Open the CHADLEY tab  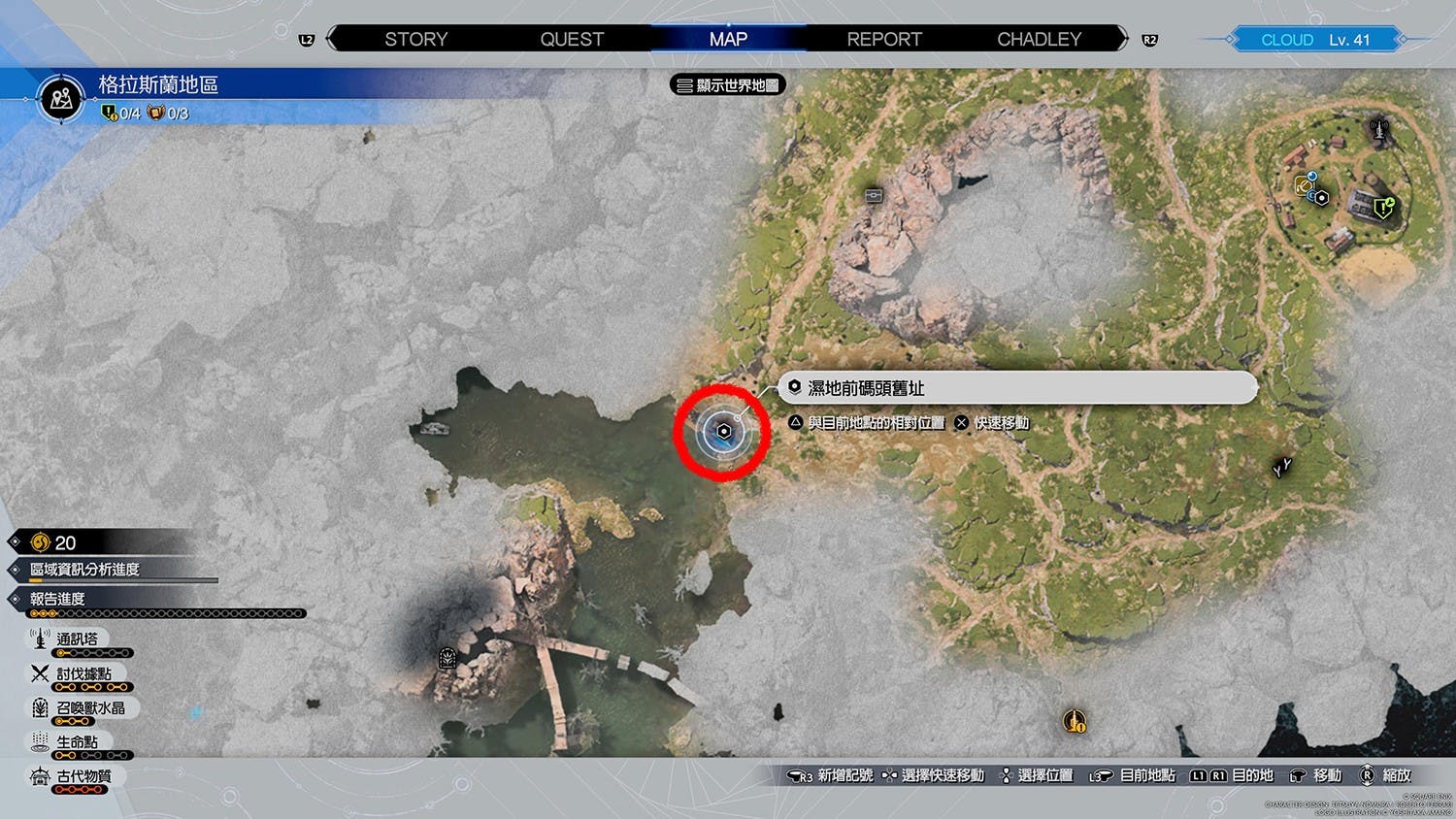1039,40
